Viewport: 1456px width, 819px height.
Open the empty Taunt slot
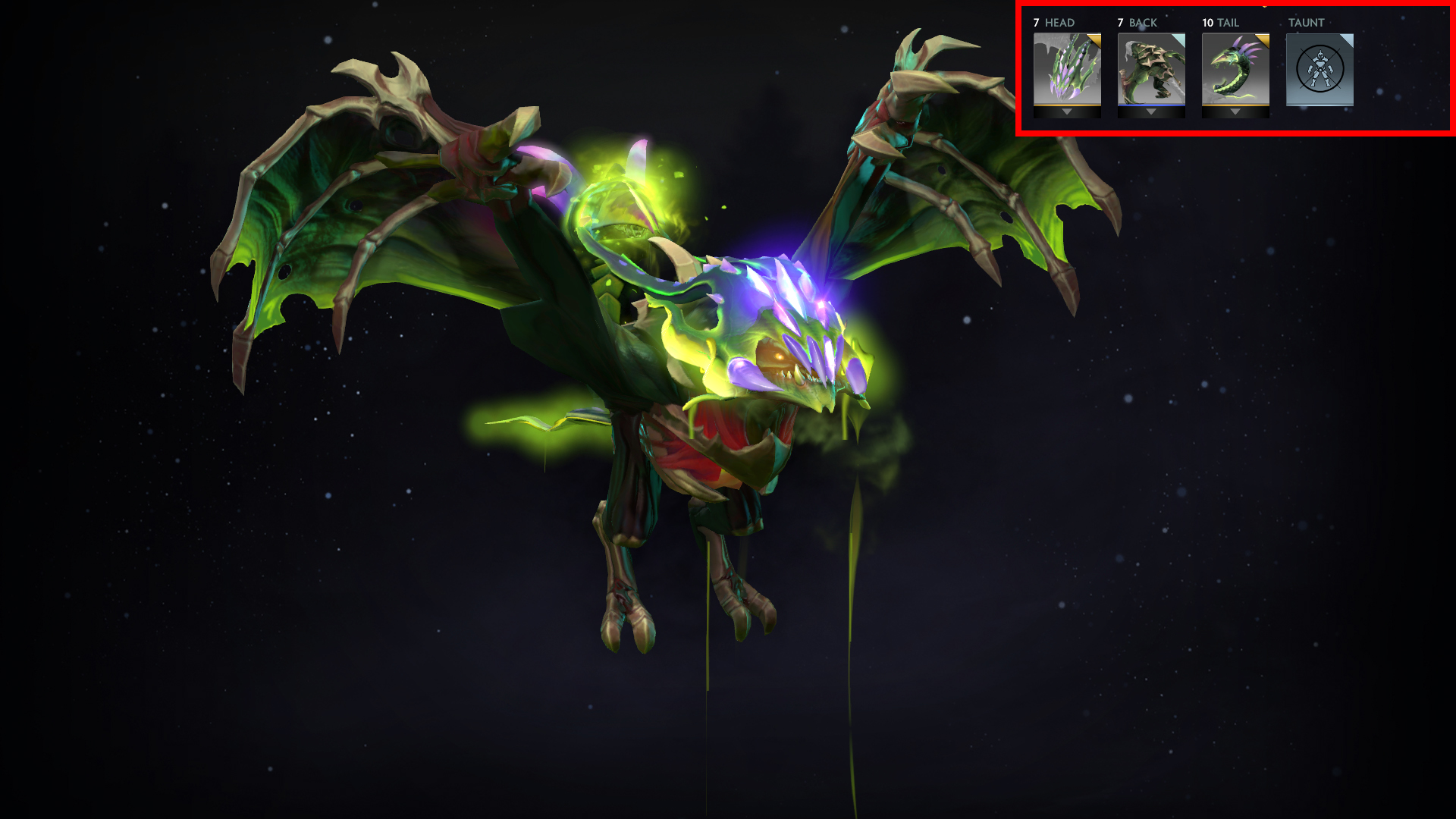point(1319,69)
